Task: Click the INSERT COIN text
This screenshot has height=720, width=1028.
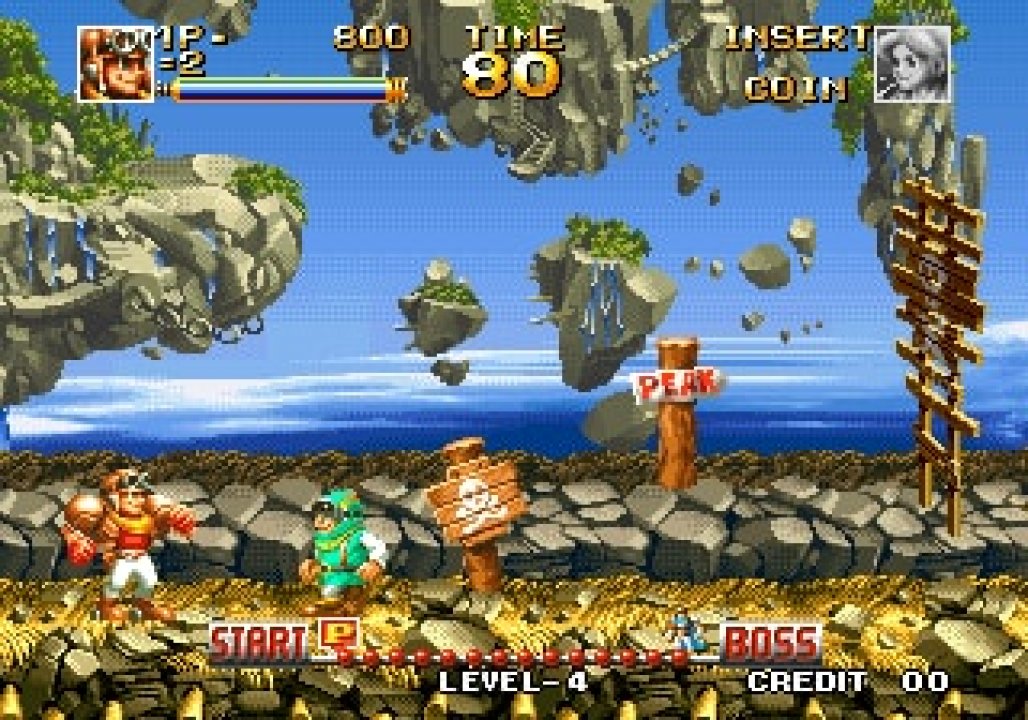Action: click(797, 63)
